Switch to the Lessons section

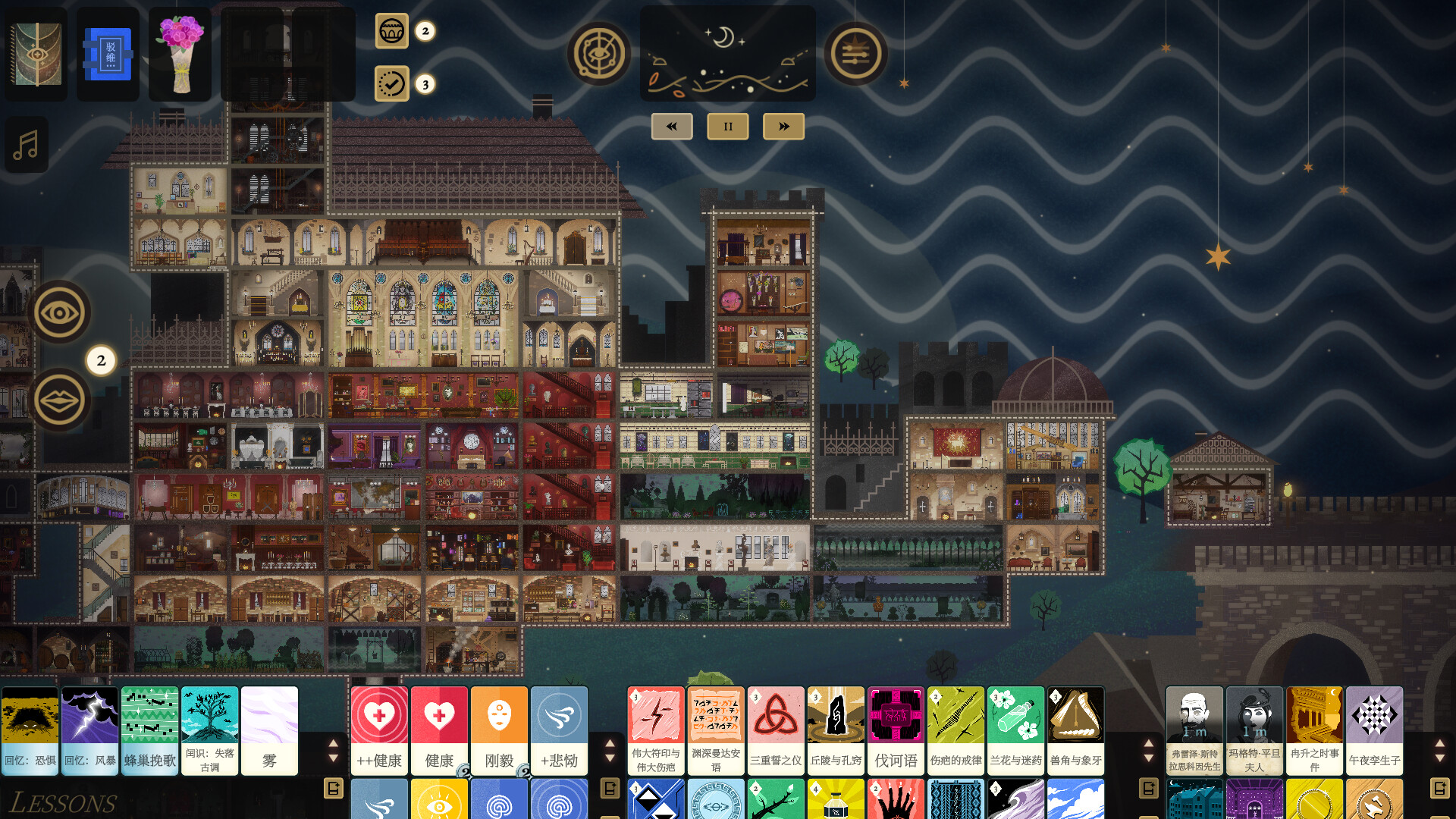tap(67, 800)
